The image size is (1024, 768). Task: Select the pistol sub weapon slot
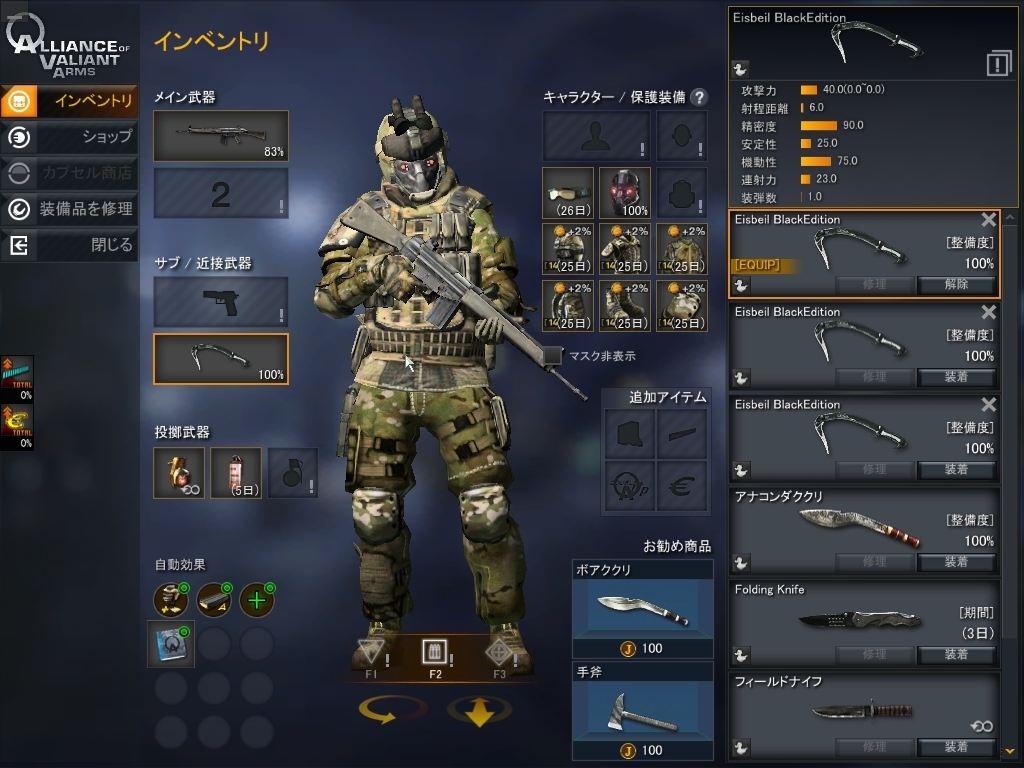coord(221,302)
